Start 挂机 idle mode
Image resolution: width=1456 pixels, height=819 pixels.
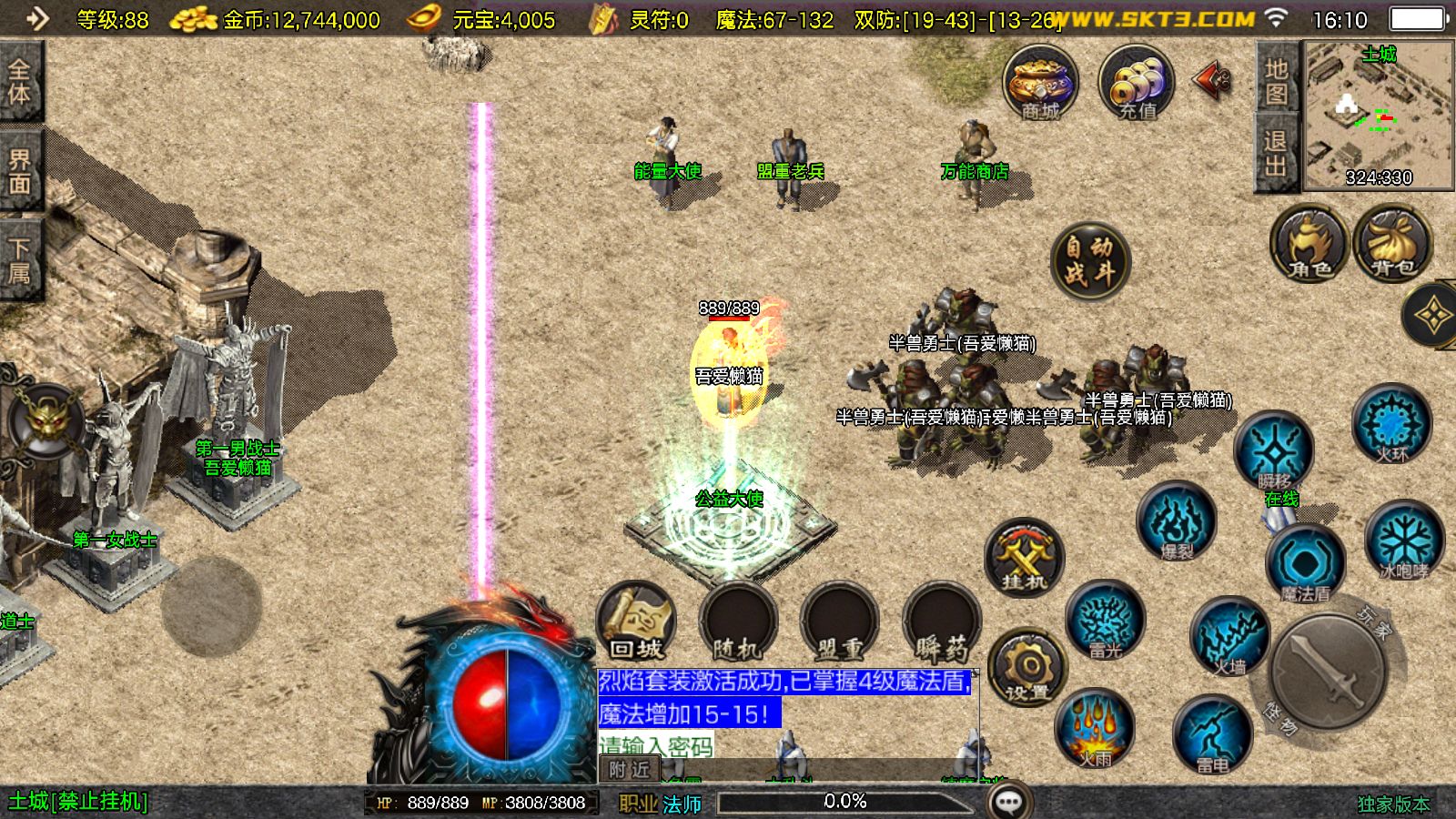tap(1025, 557)
